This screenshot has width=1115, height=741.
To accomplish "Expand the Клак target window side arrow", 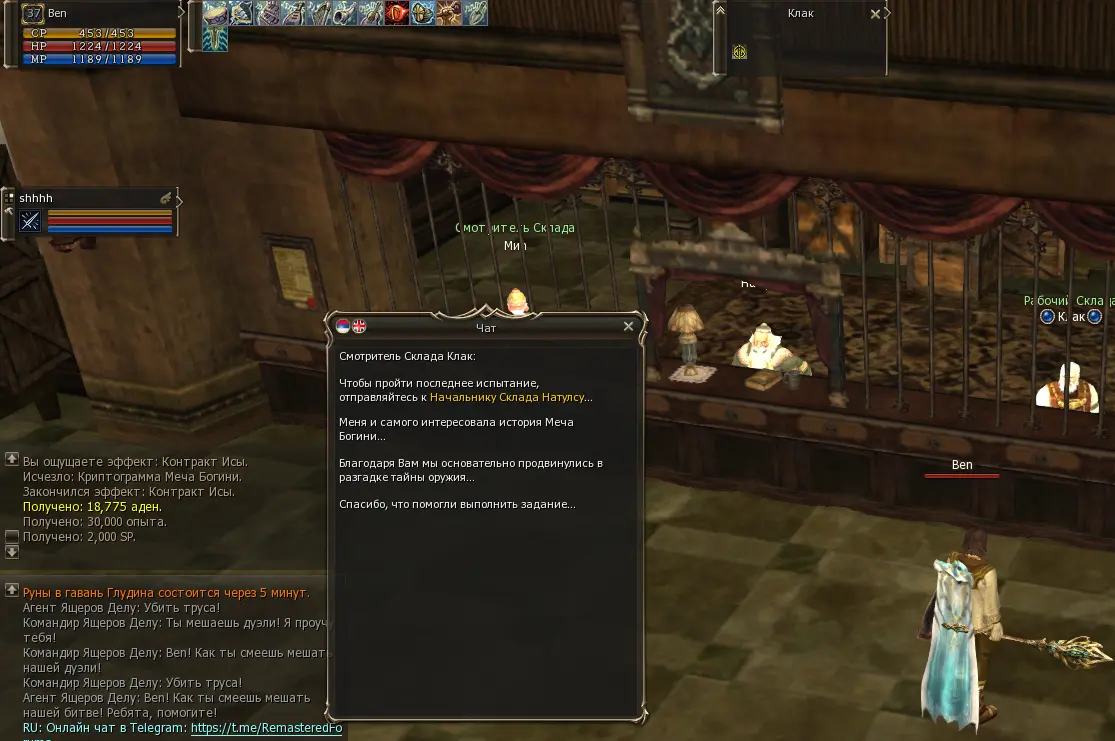I will click(888, 13).
